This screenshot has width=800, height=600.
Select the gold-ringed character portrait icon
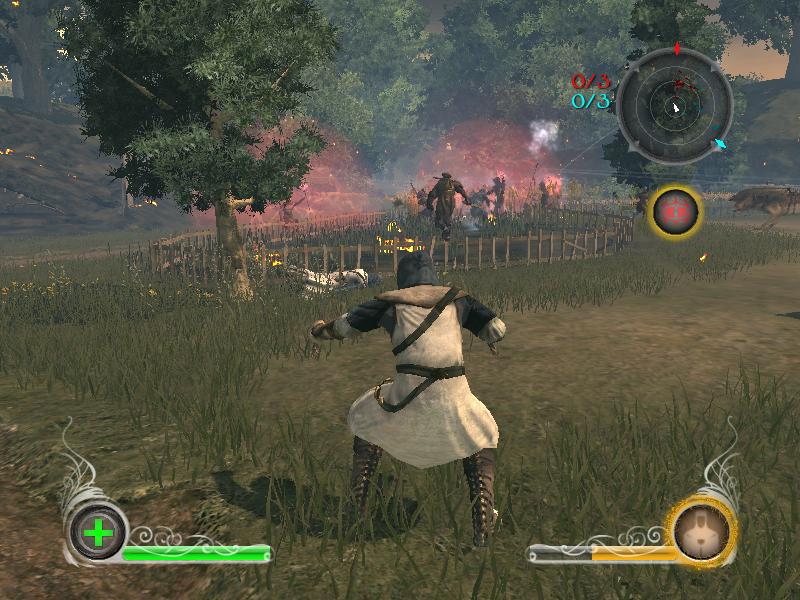click(703, 530)
